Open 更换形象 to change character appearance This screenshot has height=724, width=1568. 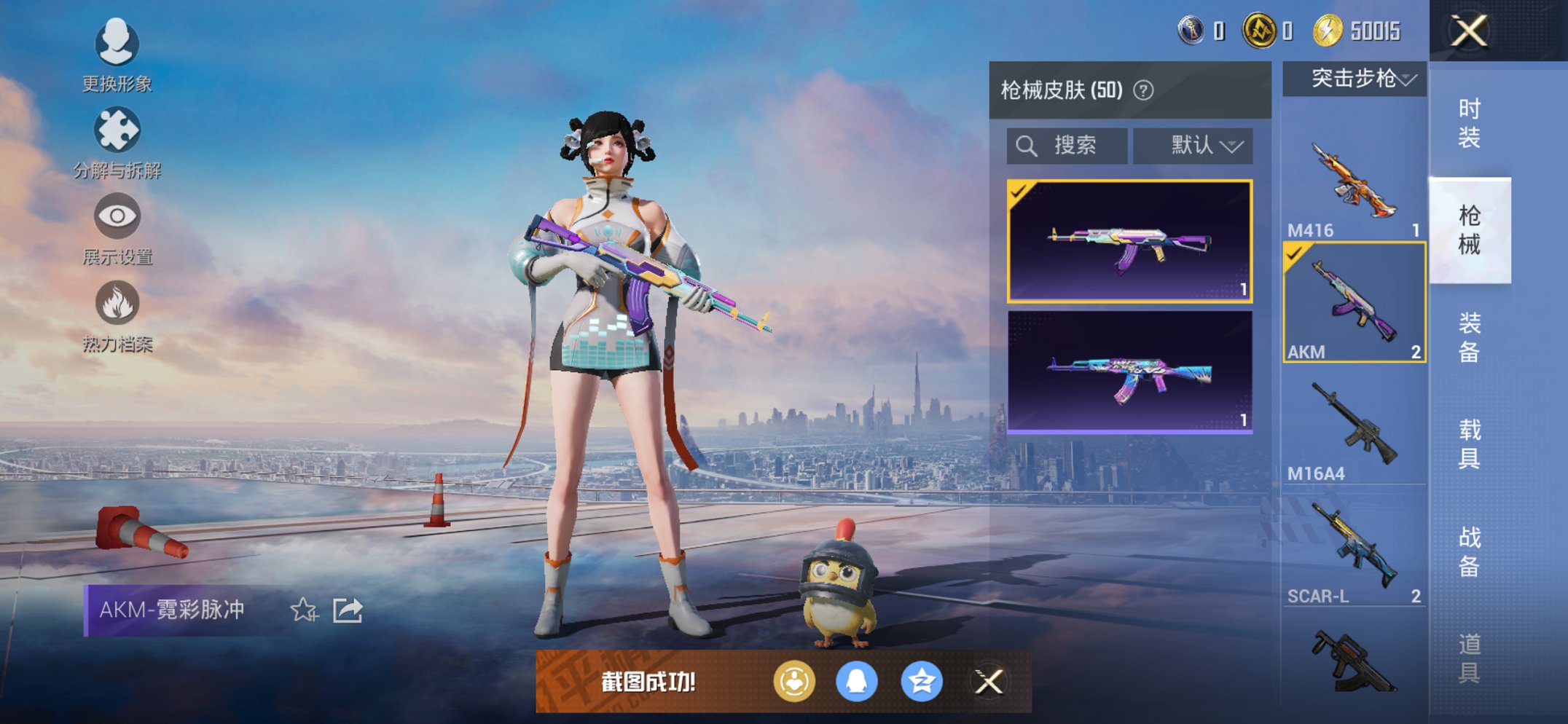click(x=117, y=45)
